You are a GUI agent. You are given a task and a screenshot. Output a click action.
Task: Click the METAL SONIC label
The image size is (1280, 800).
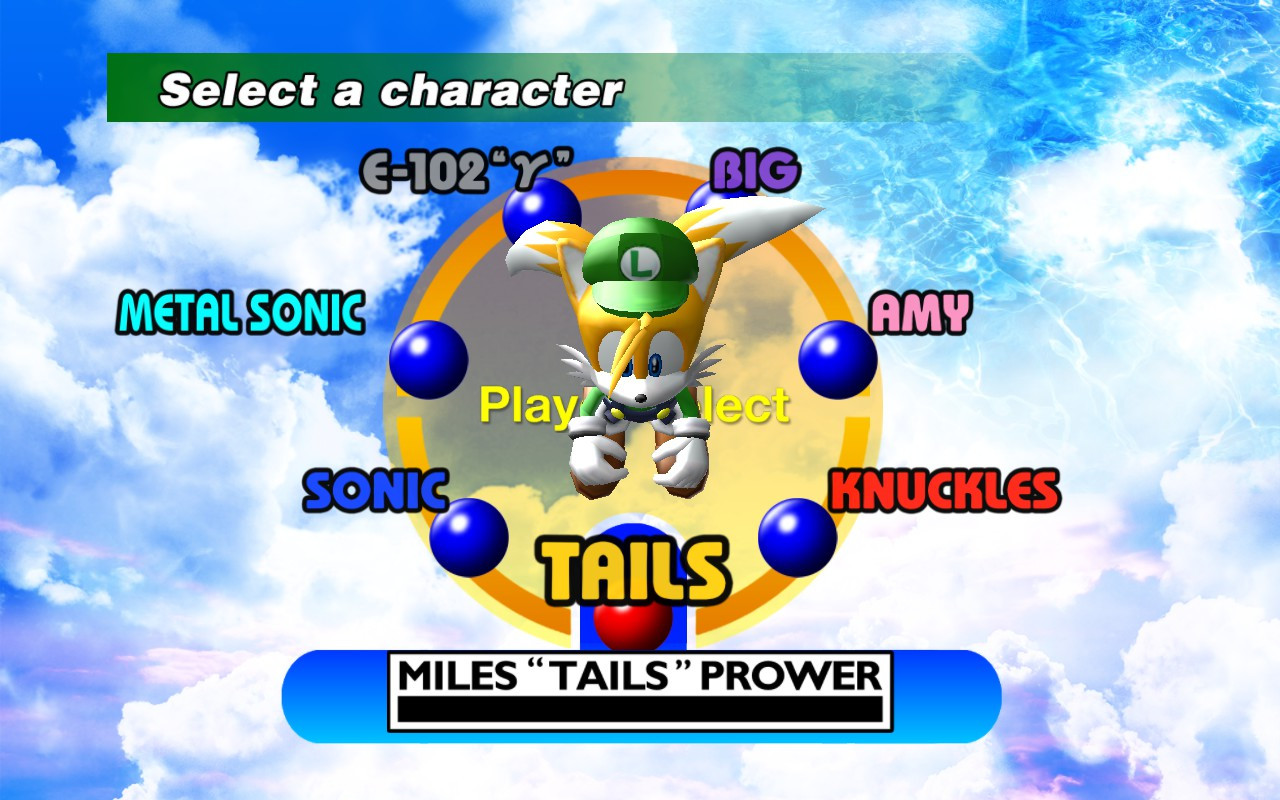click(x=240, y=312)
